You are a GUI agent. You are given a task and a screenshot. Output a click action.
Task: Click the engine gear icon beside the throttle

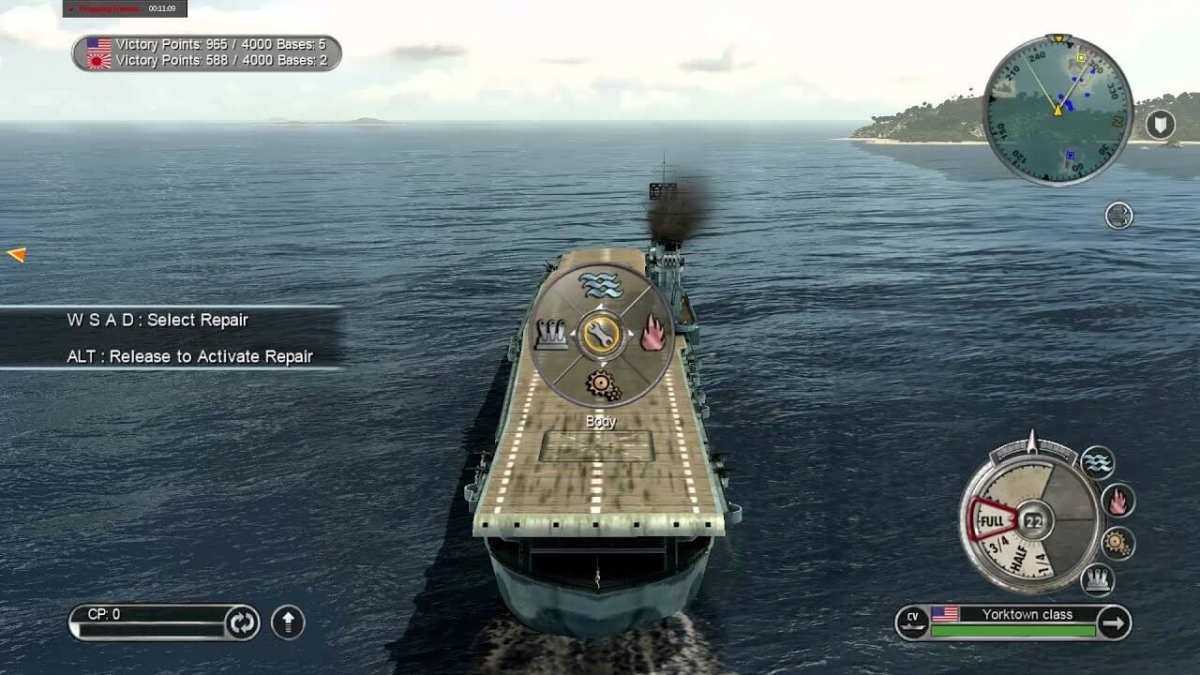tap(1118, 543)
